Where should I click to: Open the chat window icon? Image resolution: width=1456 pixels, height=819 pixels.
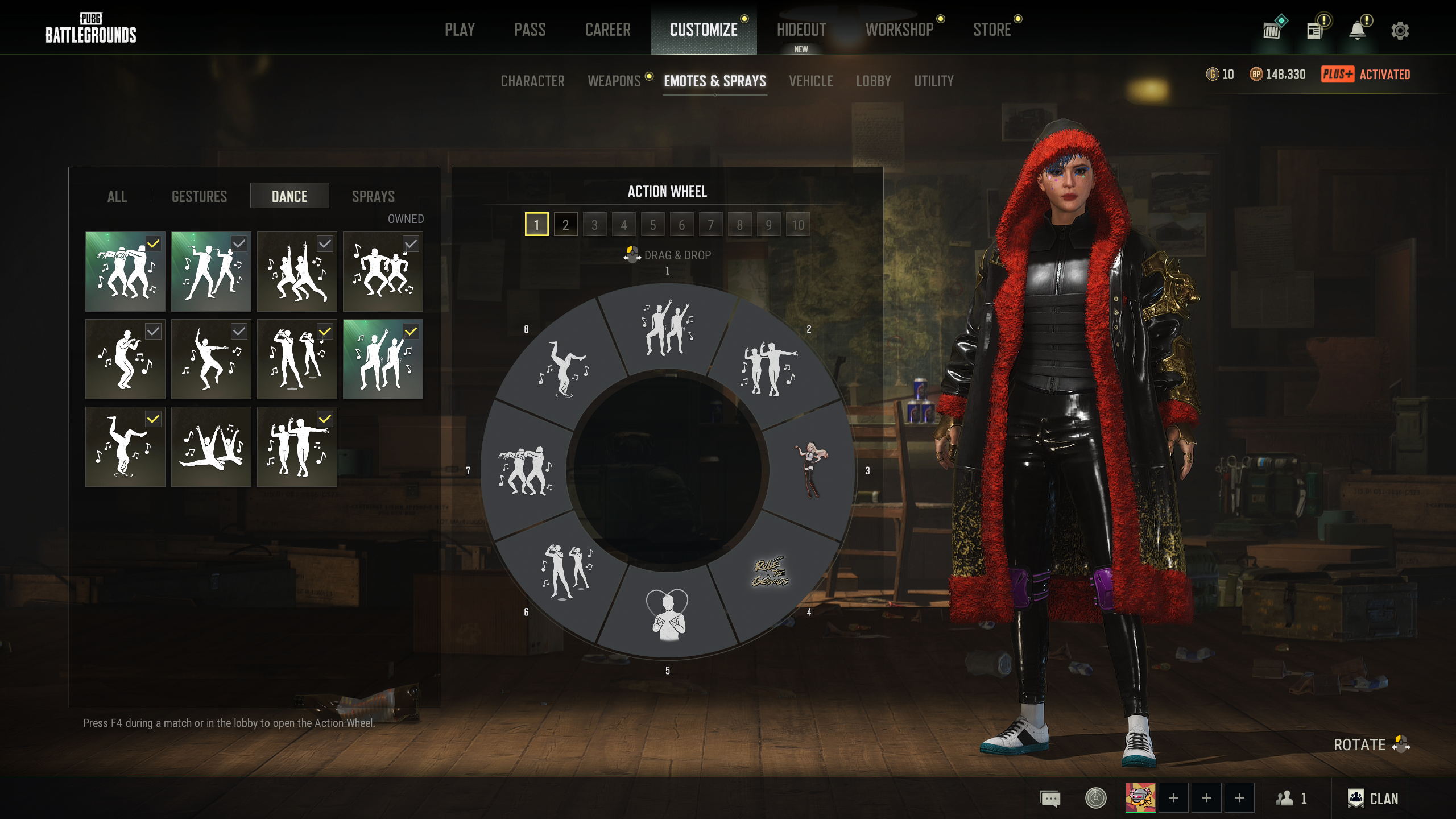[x=1050, y=799]
